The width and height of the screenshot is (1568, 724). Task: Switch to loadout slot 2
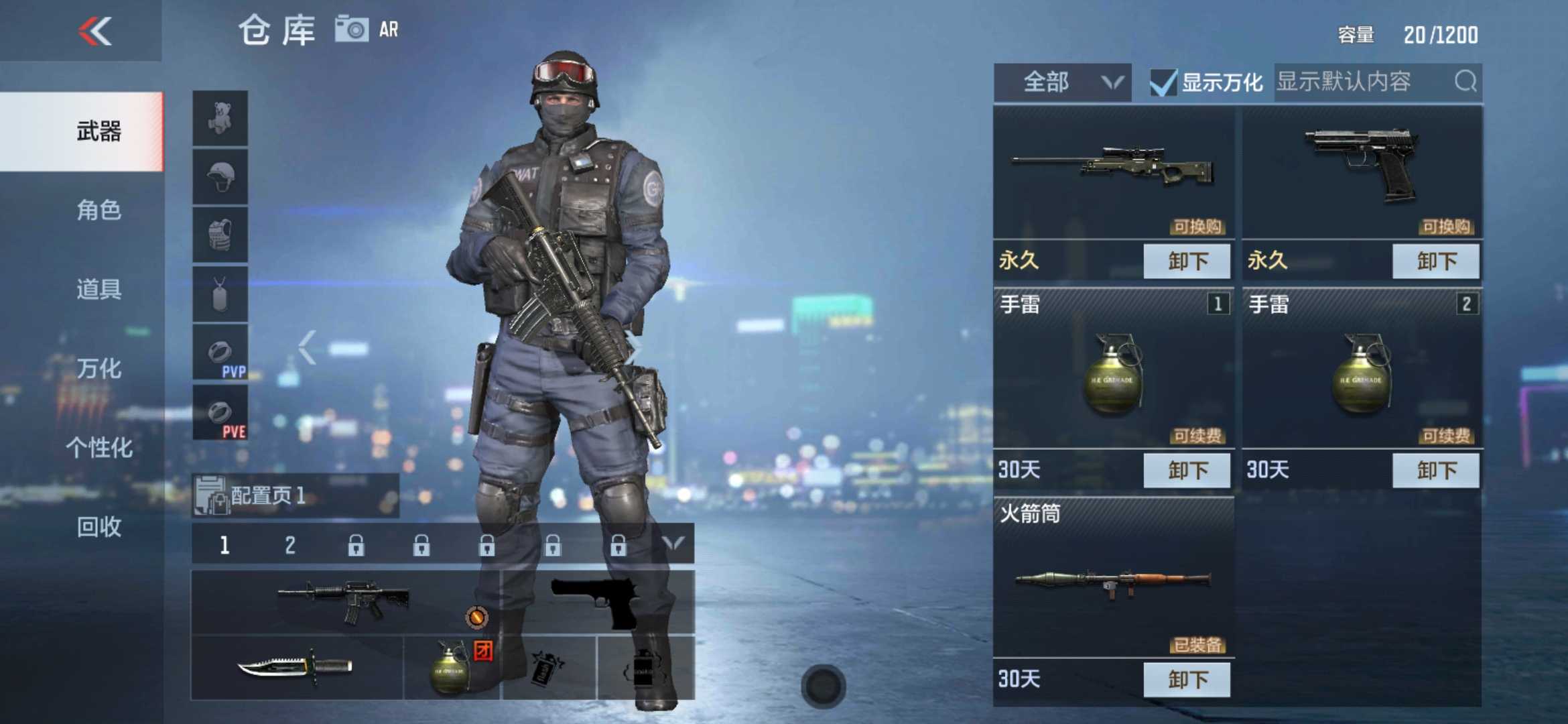pyautogui.click(x=289, y=545)
